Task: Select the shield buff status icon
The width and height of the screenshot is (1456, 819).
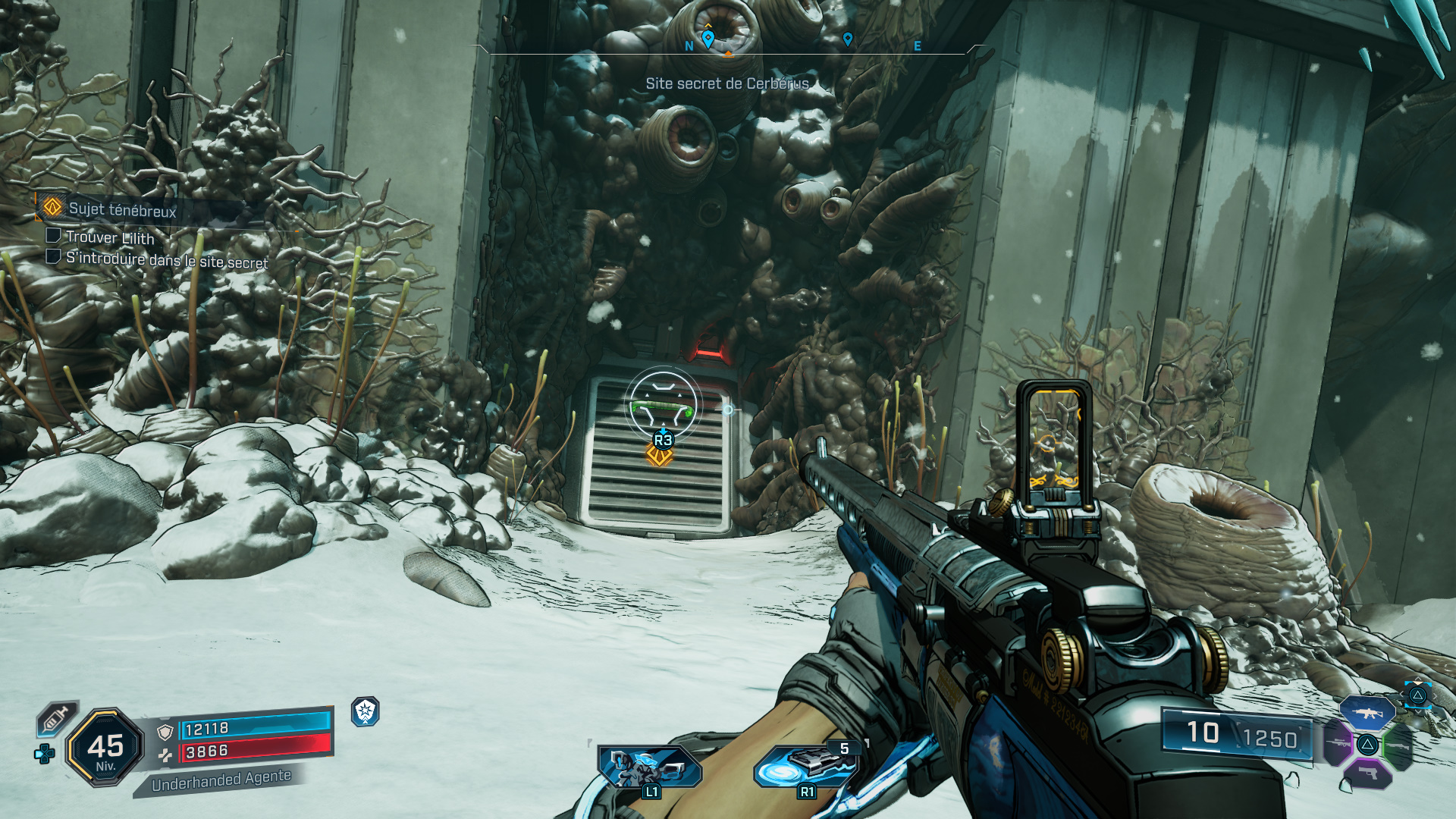Action: (x=366, y=711)
